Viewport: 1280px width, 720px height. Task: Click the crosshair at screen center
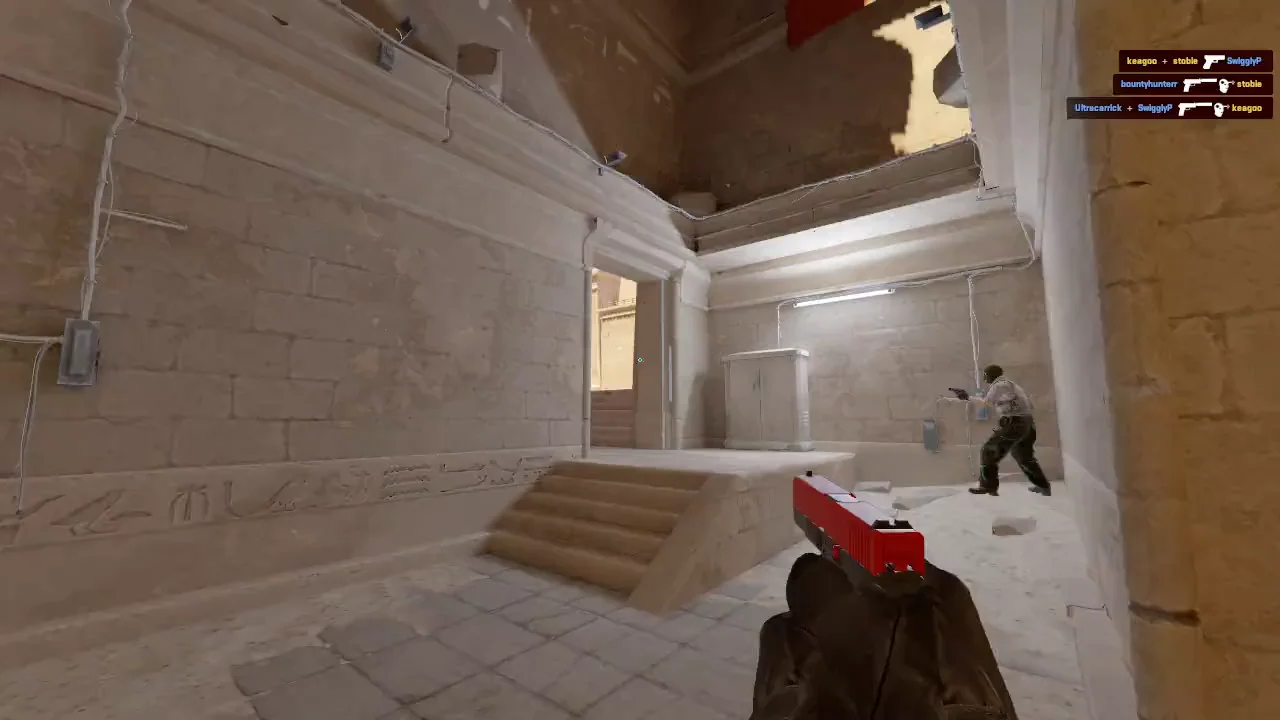[x=640, y=360]
